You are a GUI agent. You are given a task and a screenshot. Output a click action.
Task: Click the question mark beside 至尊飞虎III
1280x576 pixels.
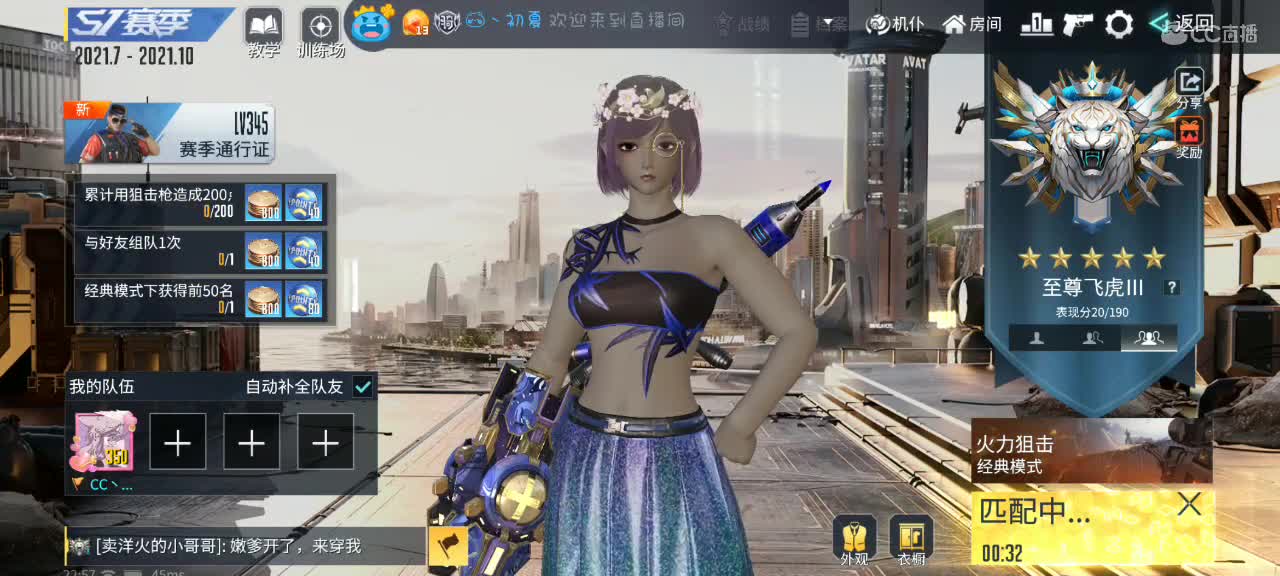pos(1172,287)
